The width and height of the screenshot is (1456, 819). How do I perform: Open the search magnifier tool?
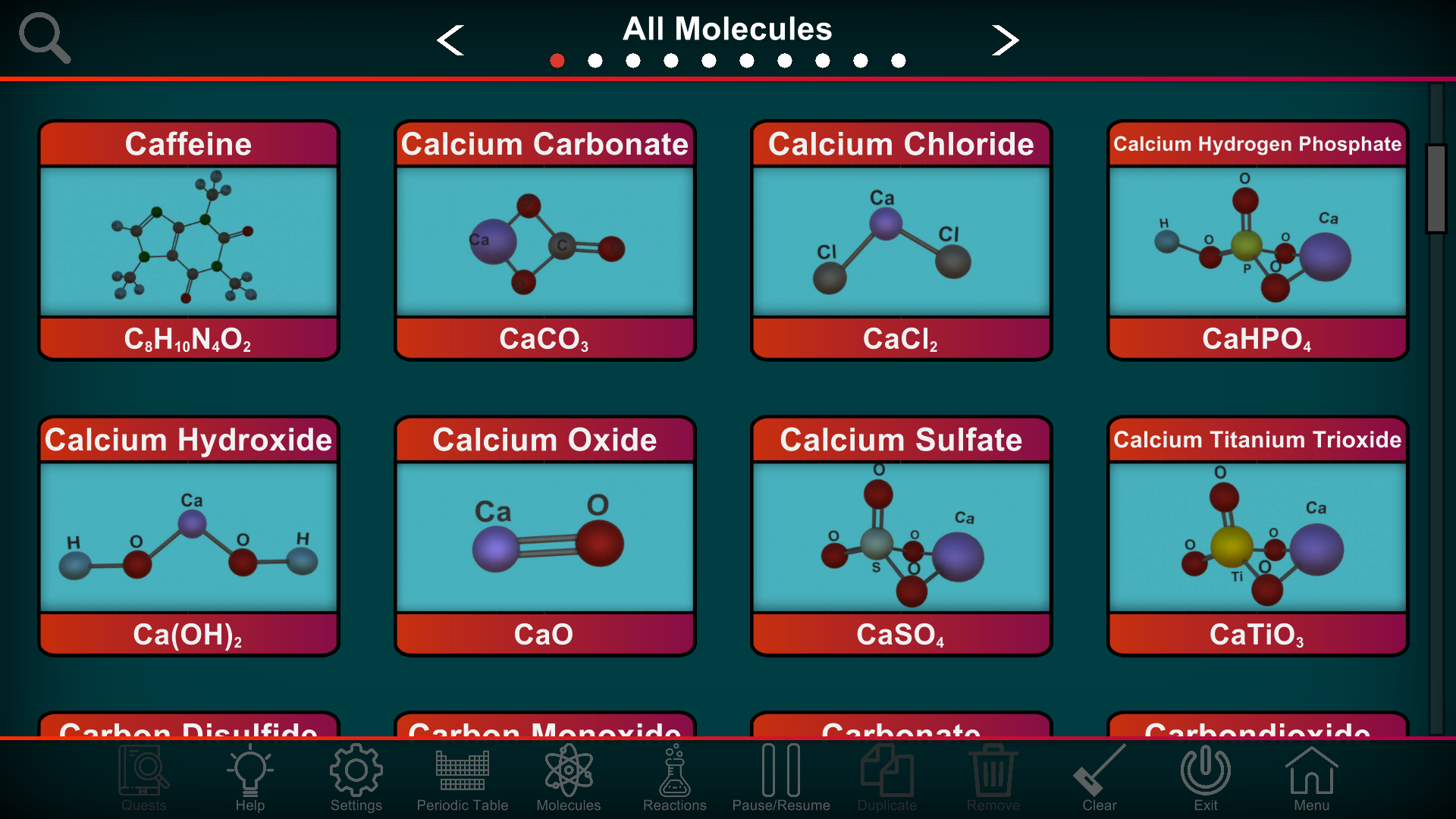pos(44,38)
